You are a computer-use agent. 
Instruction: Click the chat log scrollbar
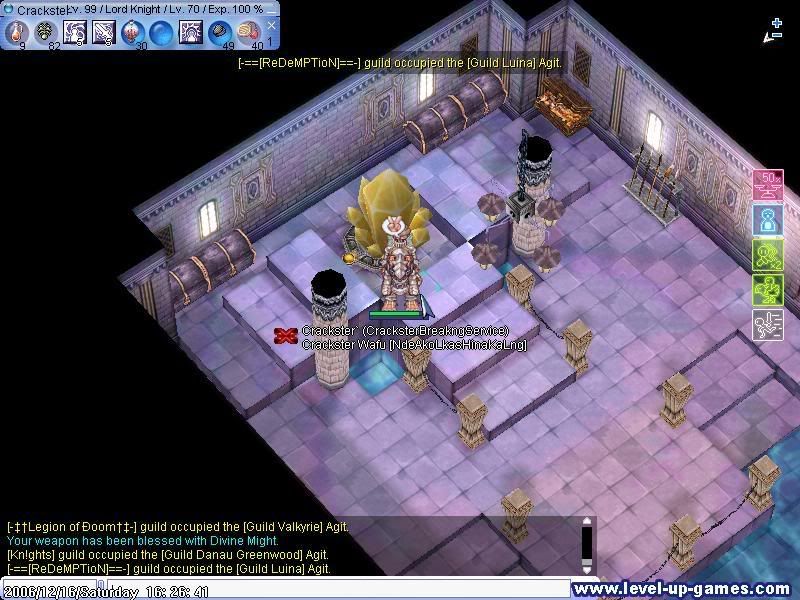(587, 546)
